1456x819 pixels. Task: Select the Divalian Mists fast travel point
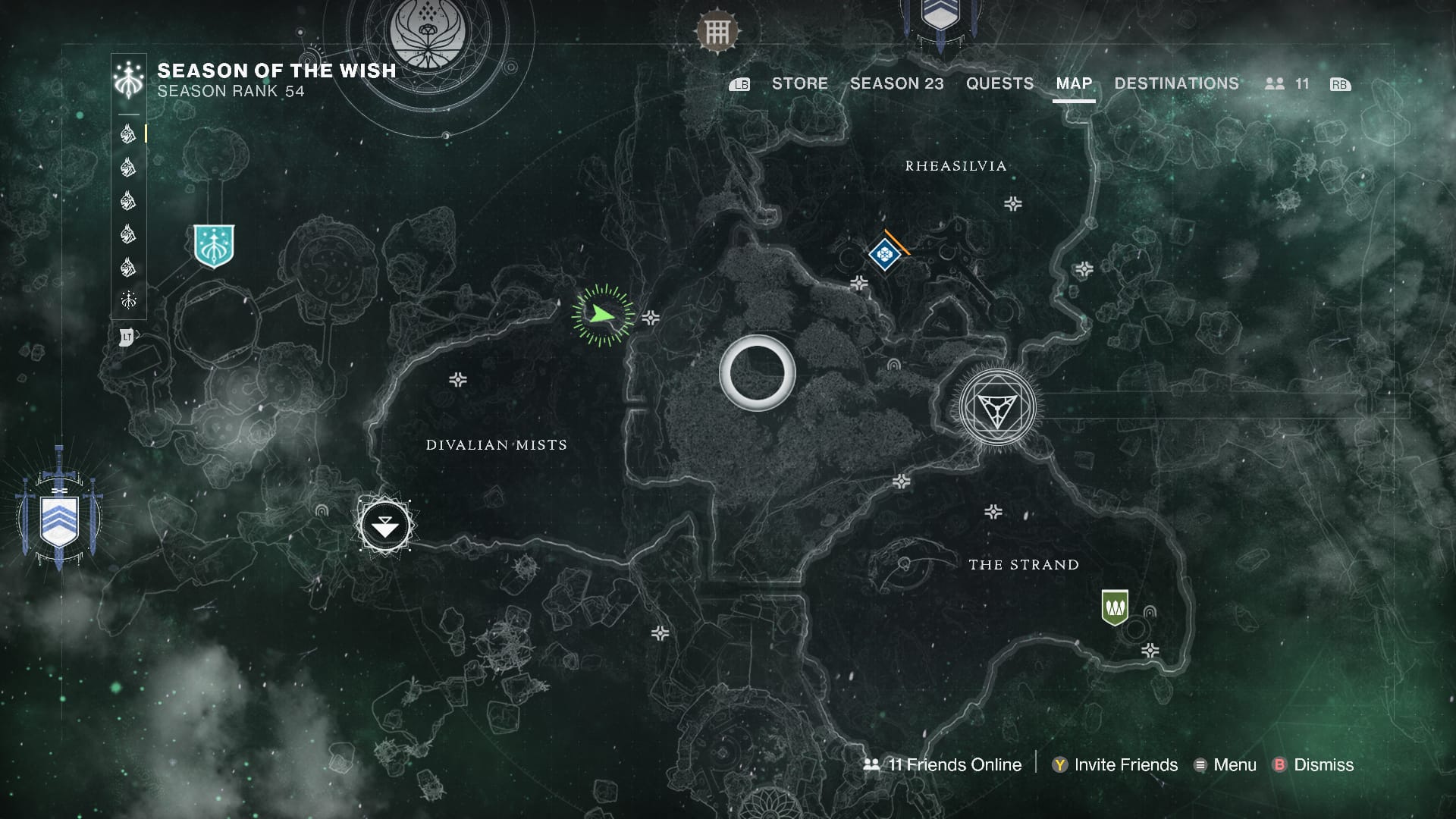[x=384, y=526]
